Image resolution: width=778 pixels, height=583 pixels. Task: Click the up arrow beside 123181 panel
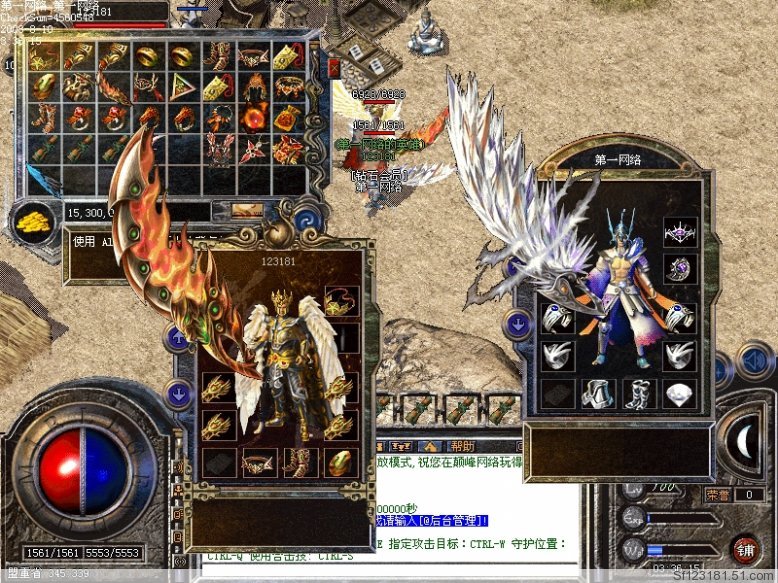(x=180, y=338)
